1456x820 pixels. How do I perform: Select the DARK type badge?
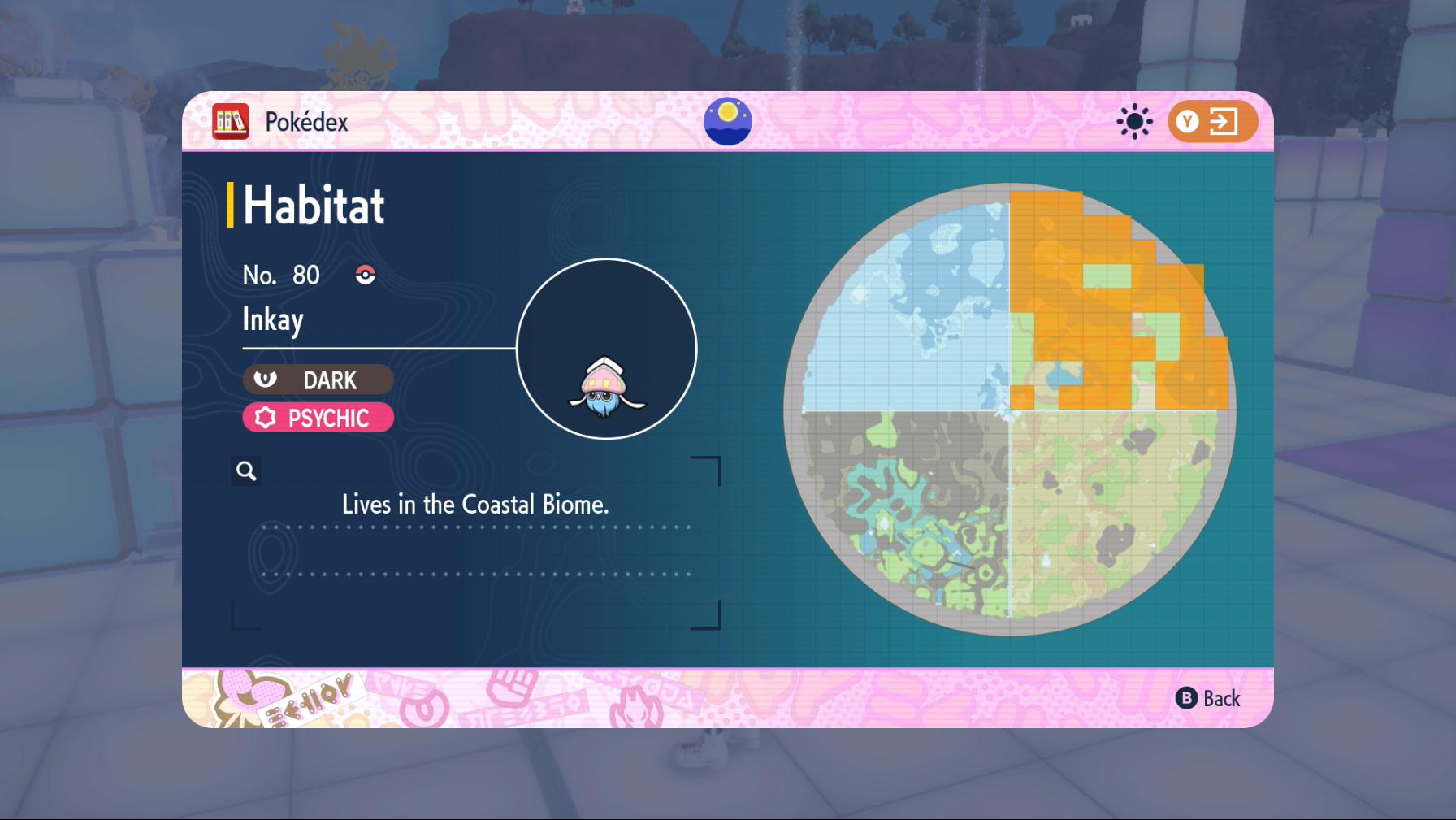click(x=318, y=380)
